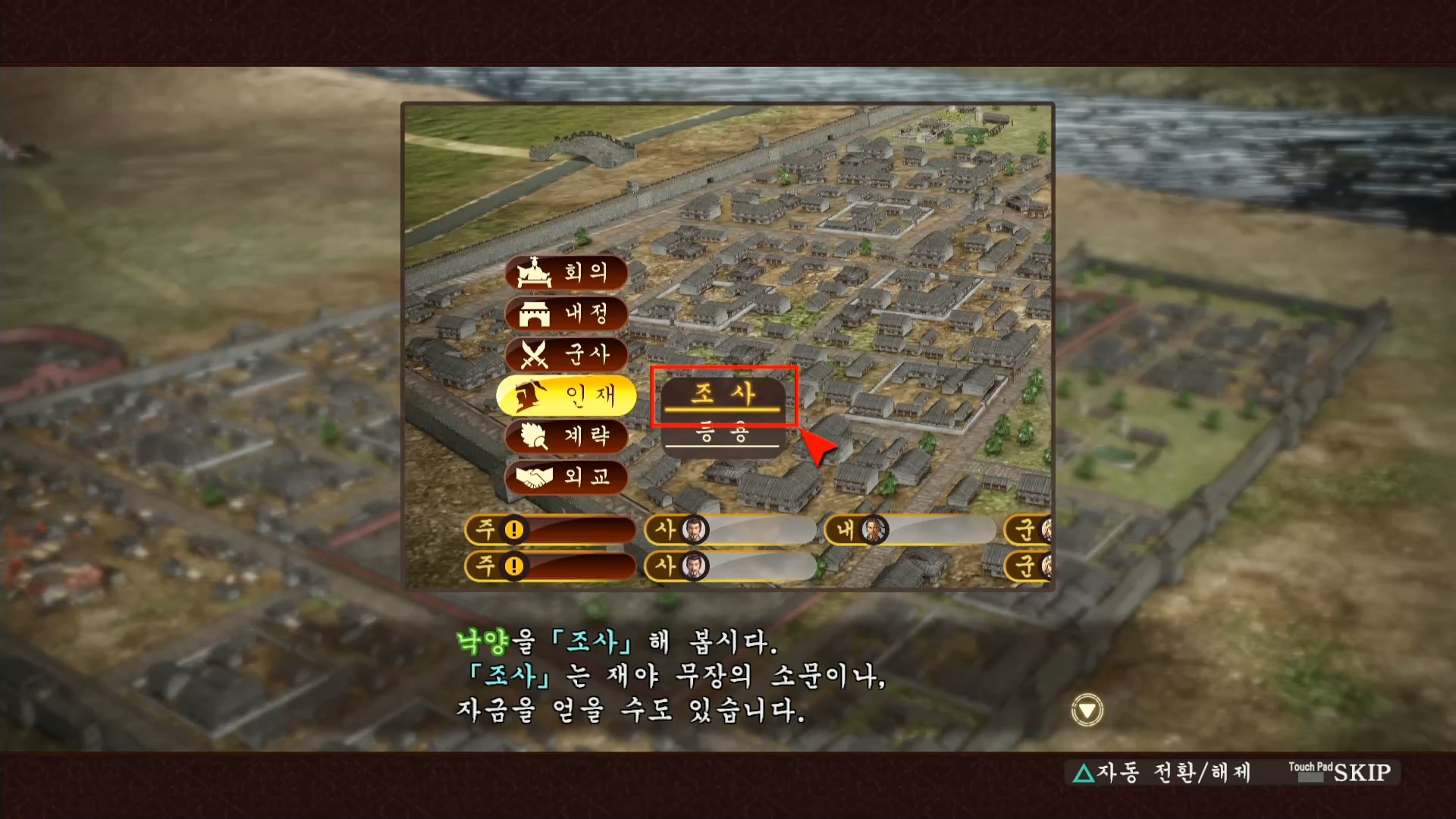1456x819 pixels.
Task: Select the 회의 crown icon
Action: click(x=533, y=274)
